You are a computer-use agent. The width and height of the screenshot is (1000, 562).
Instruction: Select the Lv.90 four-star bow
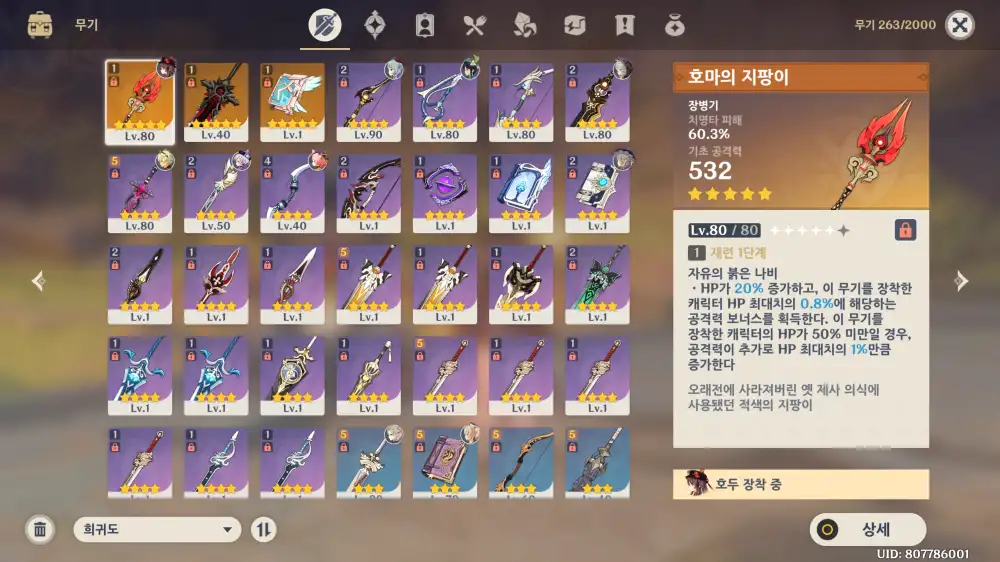[368, 102]
